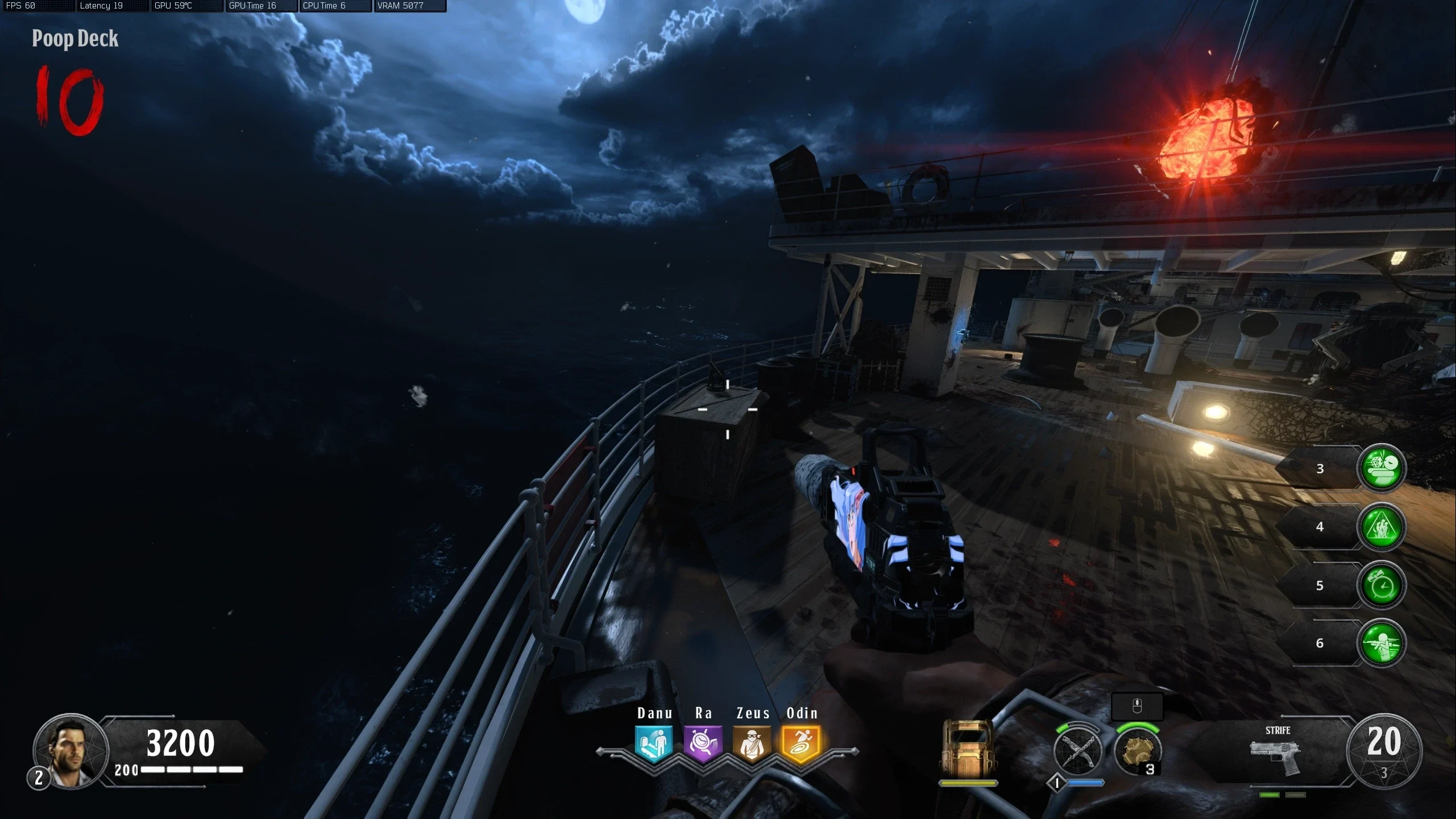Click the player character portrait
1456x819 pixels.
point(70,751)
